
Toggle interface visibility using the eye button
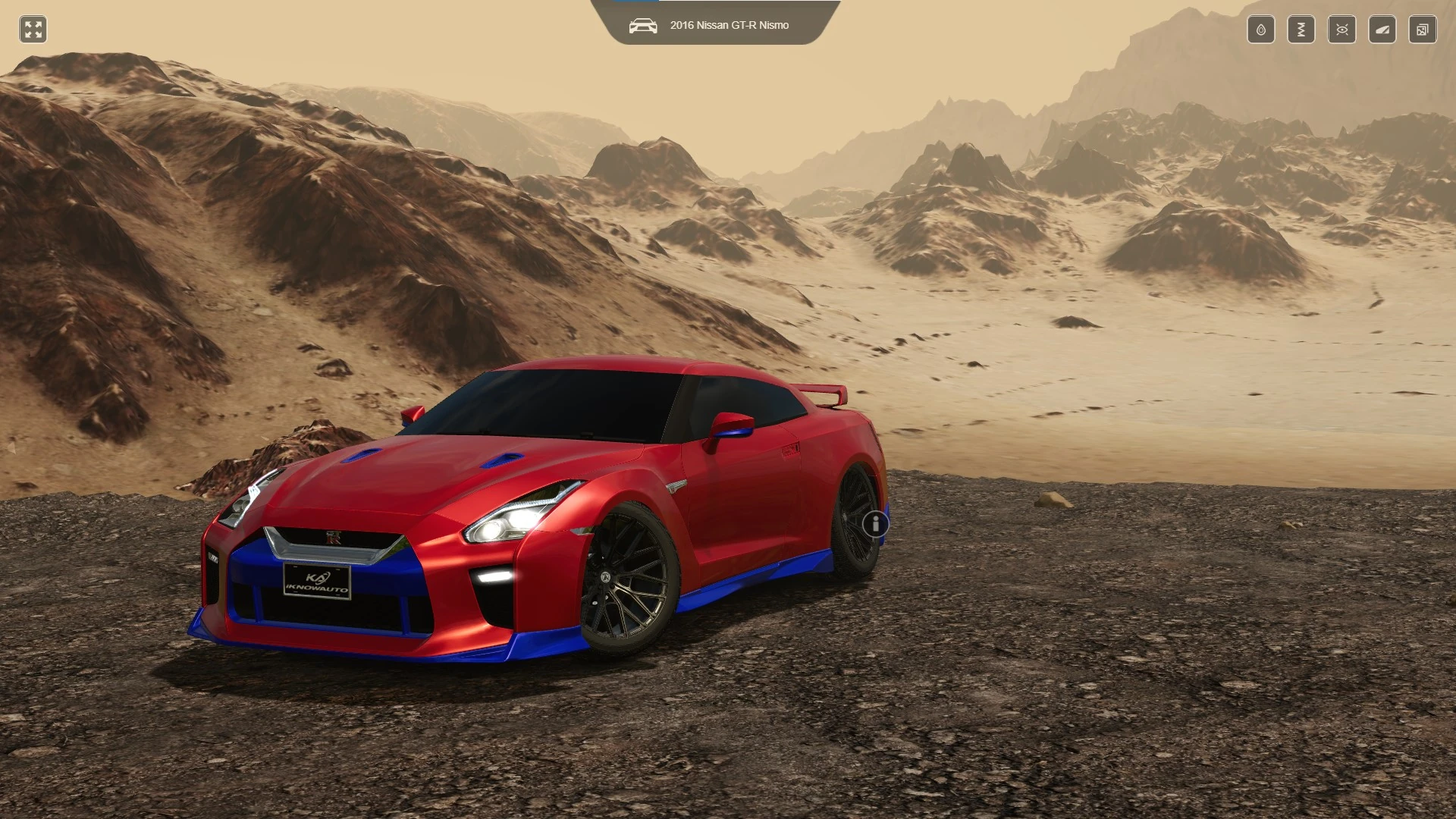1341,30
